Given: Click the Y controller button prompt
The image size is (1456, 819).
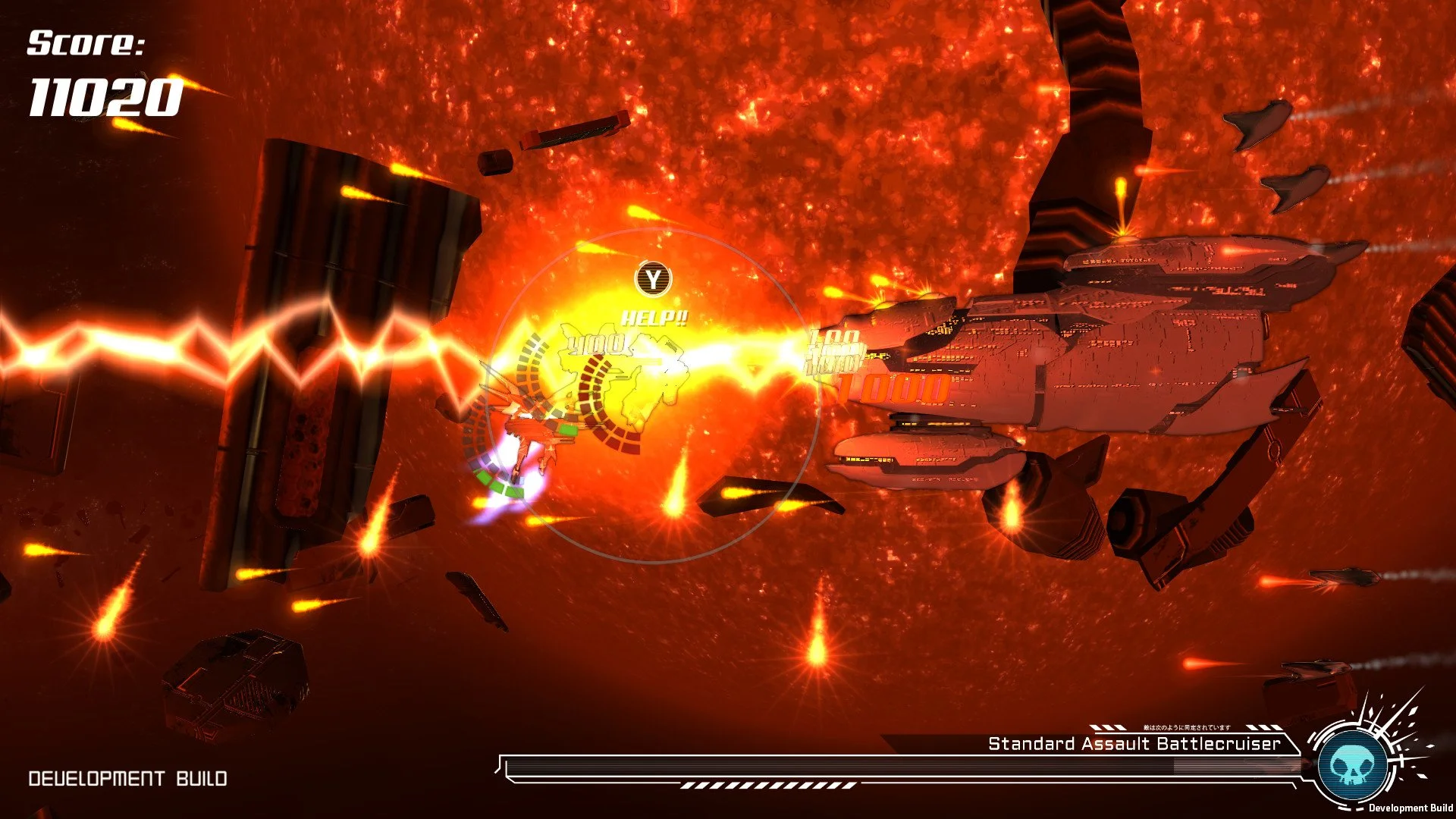Looking at the screenshot, I should [x=655, y=278].
